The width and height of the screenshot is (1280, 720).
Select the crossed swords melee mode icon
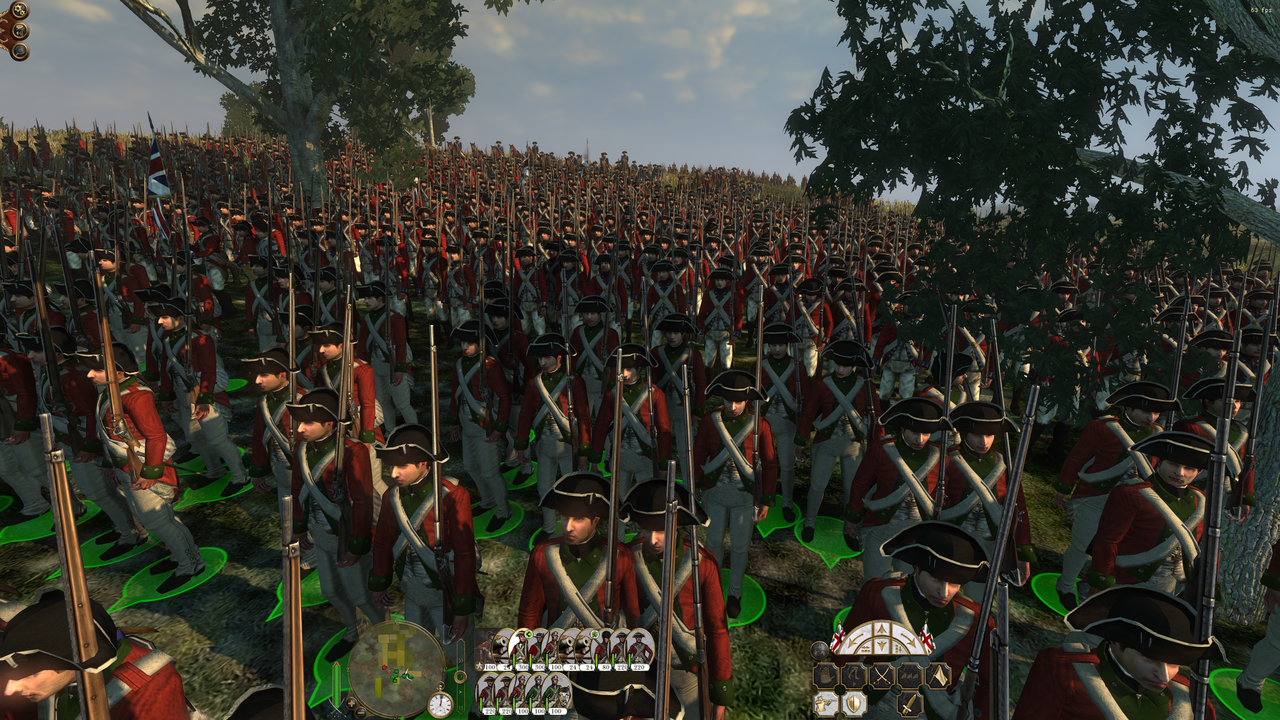tap(881, 675)
